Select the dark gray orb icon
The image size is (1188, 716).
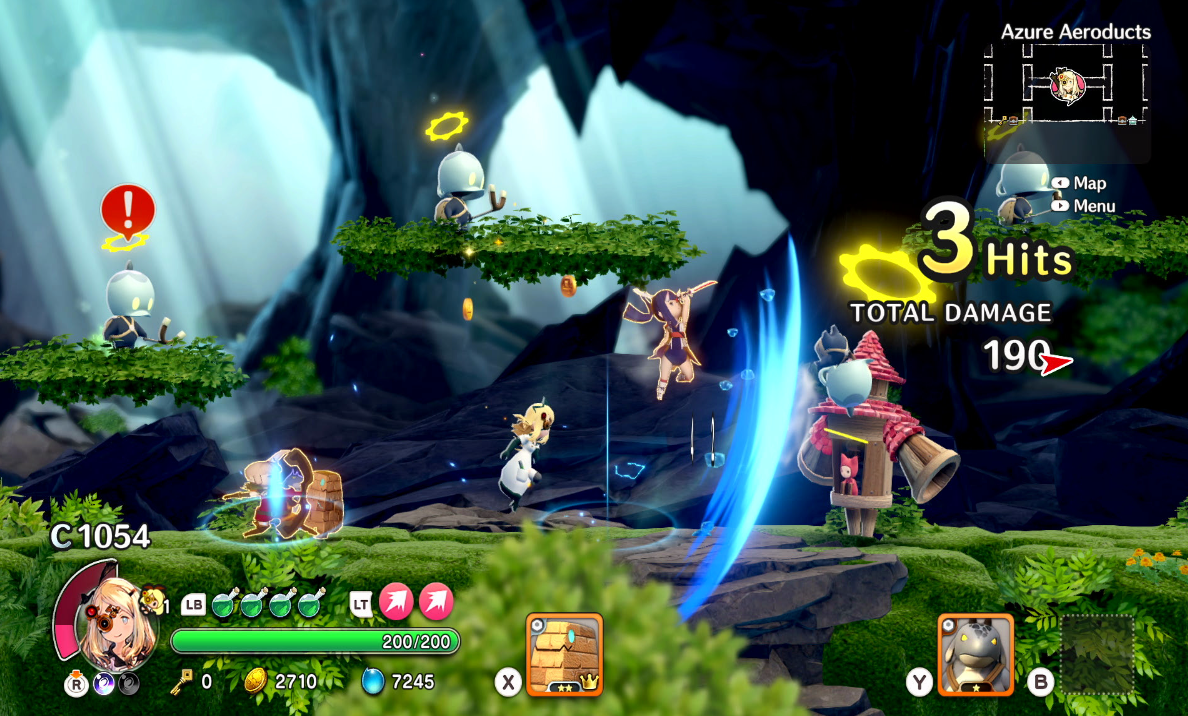129,684
